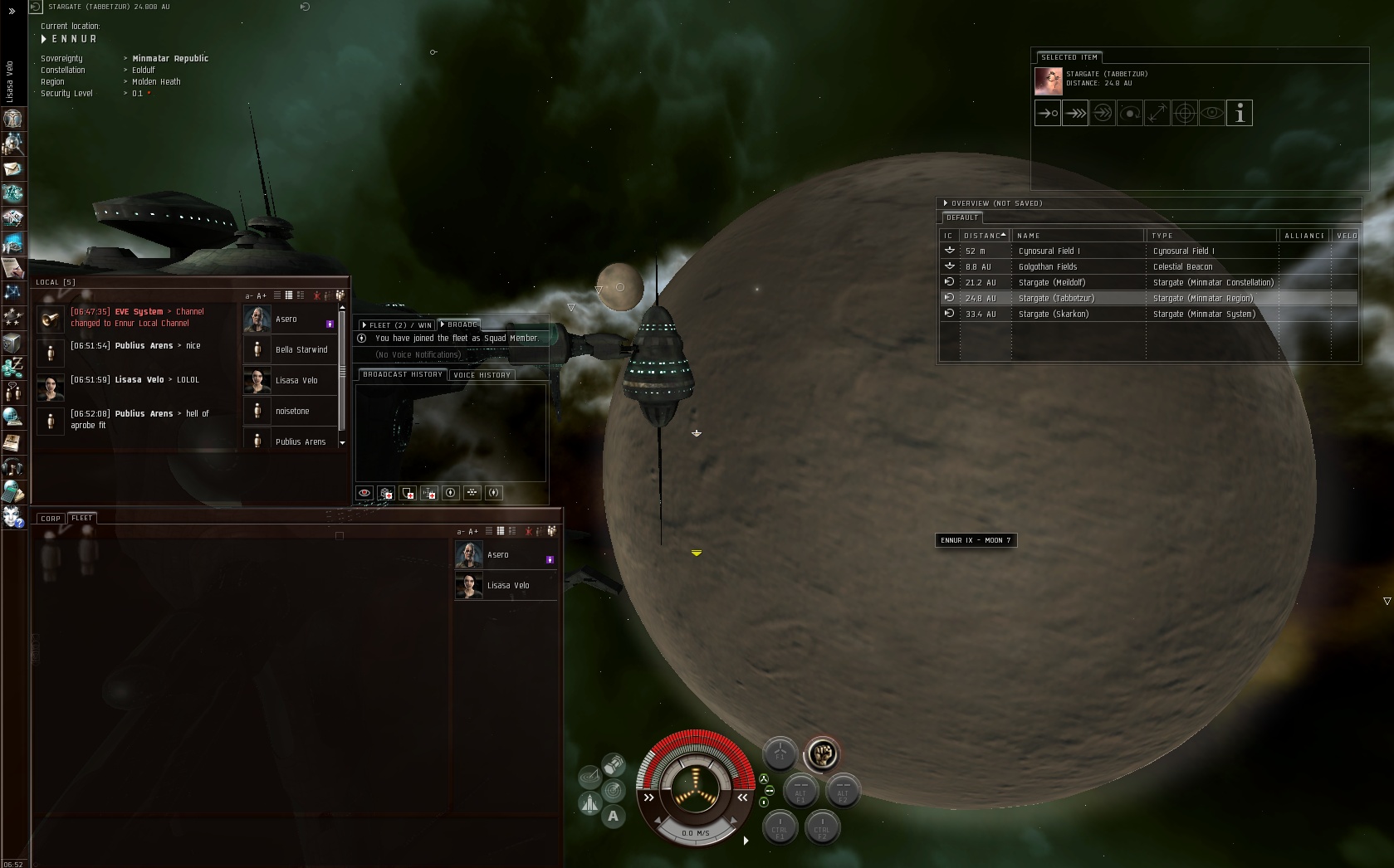Select Publius Arens in Local member list
Viewport: 1394px width, 868px height.
300,441
